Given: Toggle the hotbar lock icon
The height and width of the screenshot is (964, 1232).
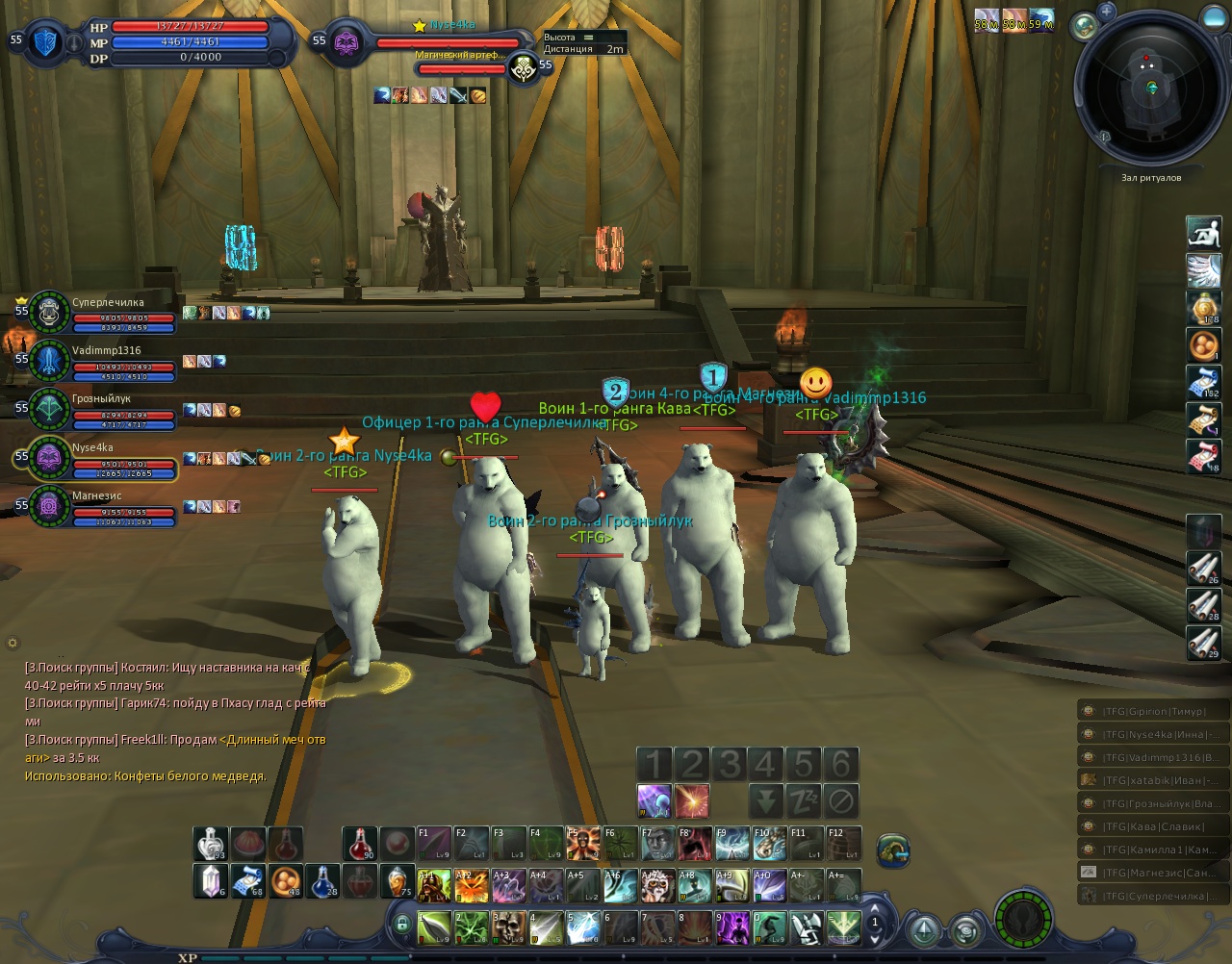Looking at the screenshot, I should 401,925.
